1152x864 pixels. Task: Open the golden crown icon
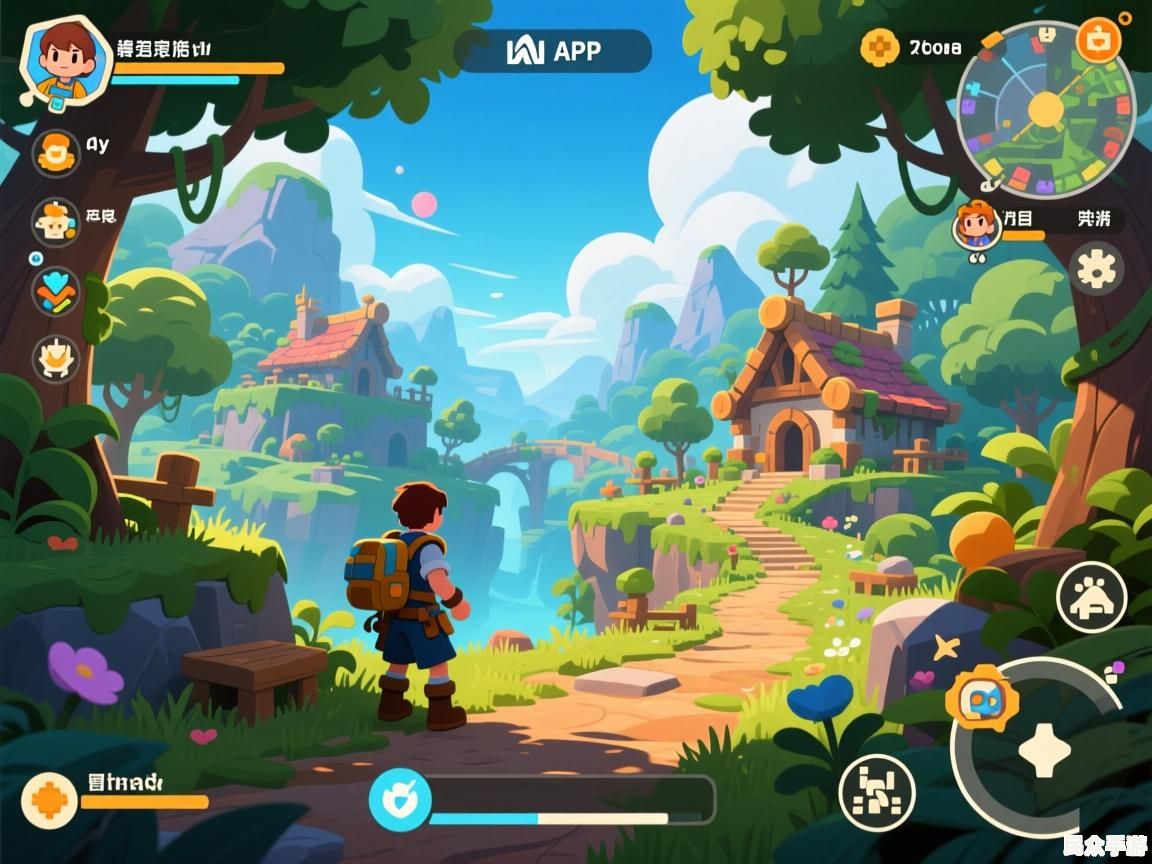[x=56, y=358]
